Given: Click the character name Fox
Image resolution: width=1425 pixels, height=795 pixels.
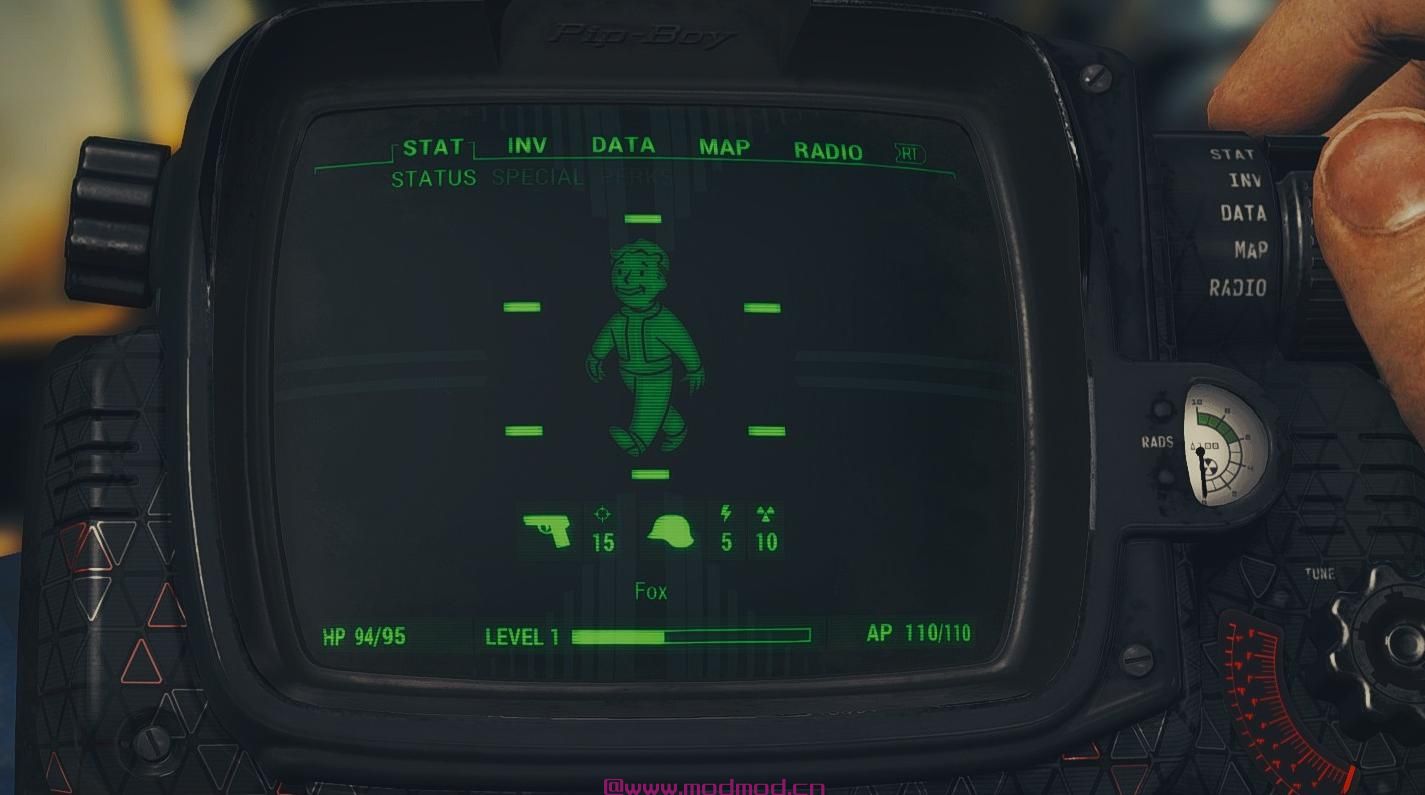Looking at the screenshot, I should tap(651, 590).
